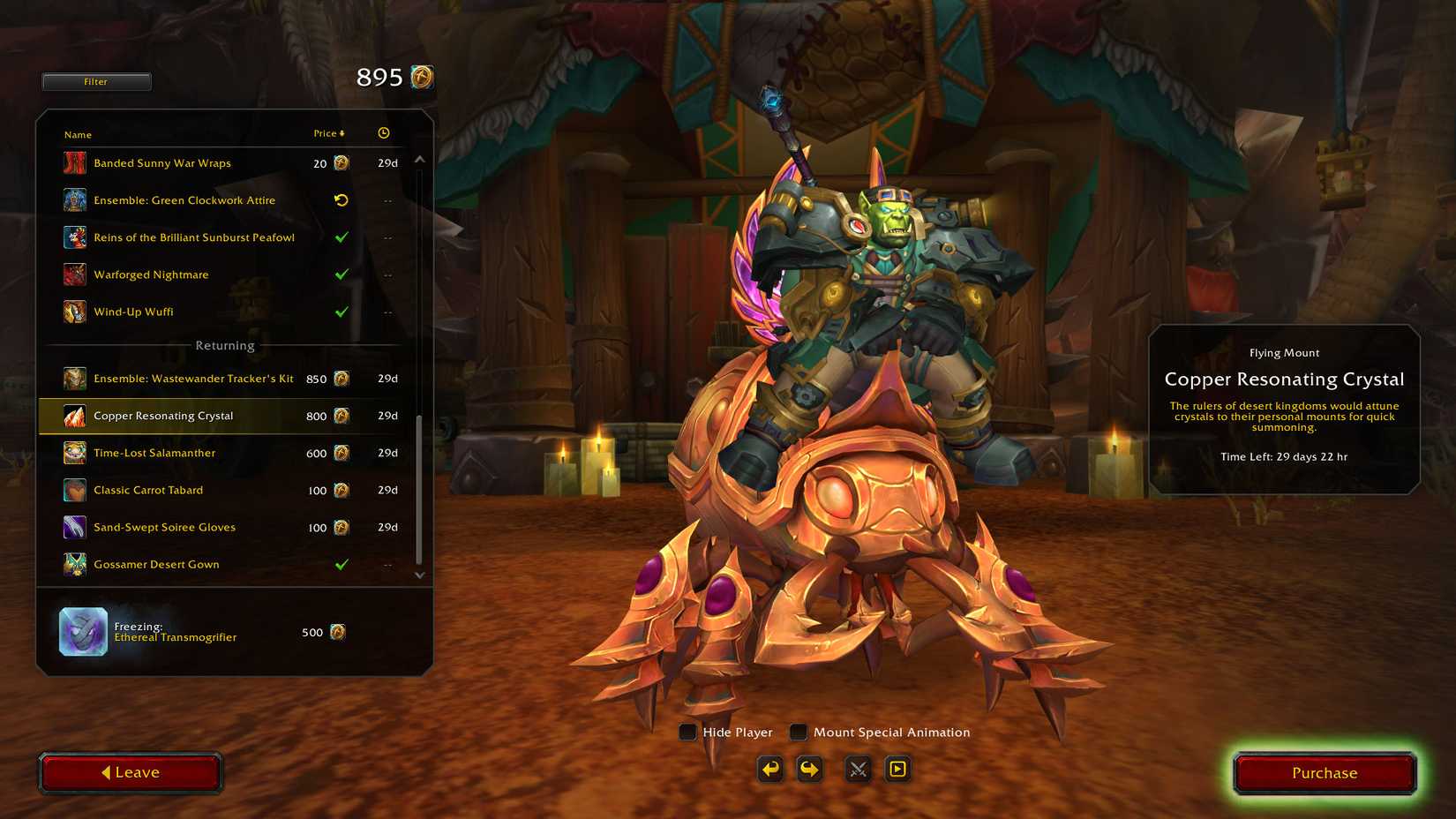Open the Filter dropdown
This screenshot has height=819, width=1456.
96,81
